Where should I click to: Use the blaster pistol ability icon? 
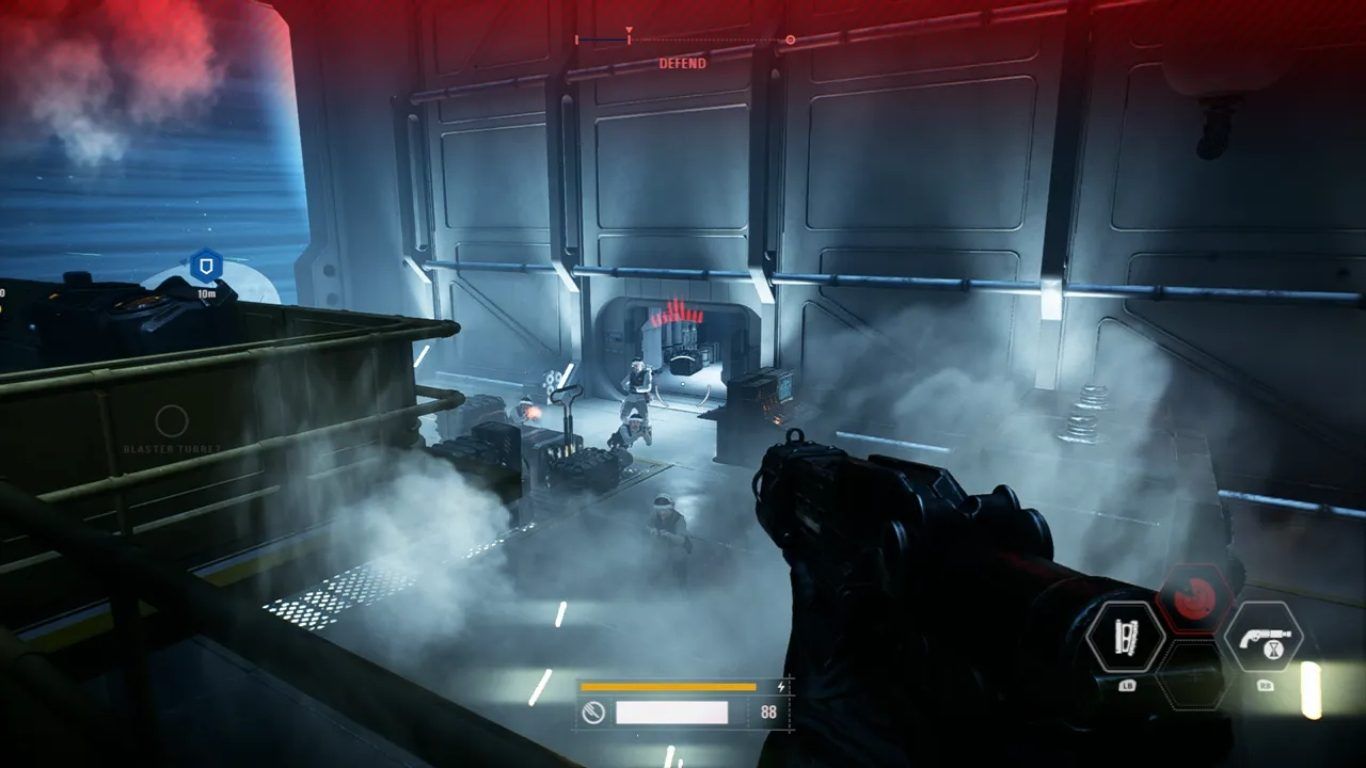pos(1263,637)
